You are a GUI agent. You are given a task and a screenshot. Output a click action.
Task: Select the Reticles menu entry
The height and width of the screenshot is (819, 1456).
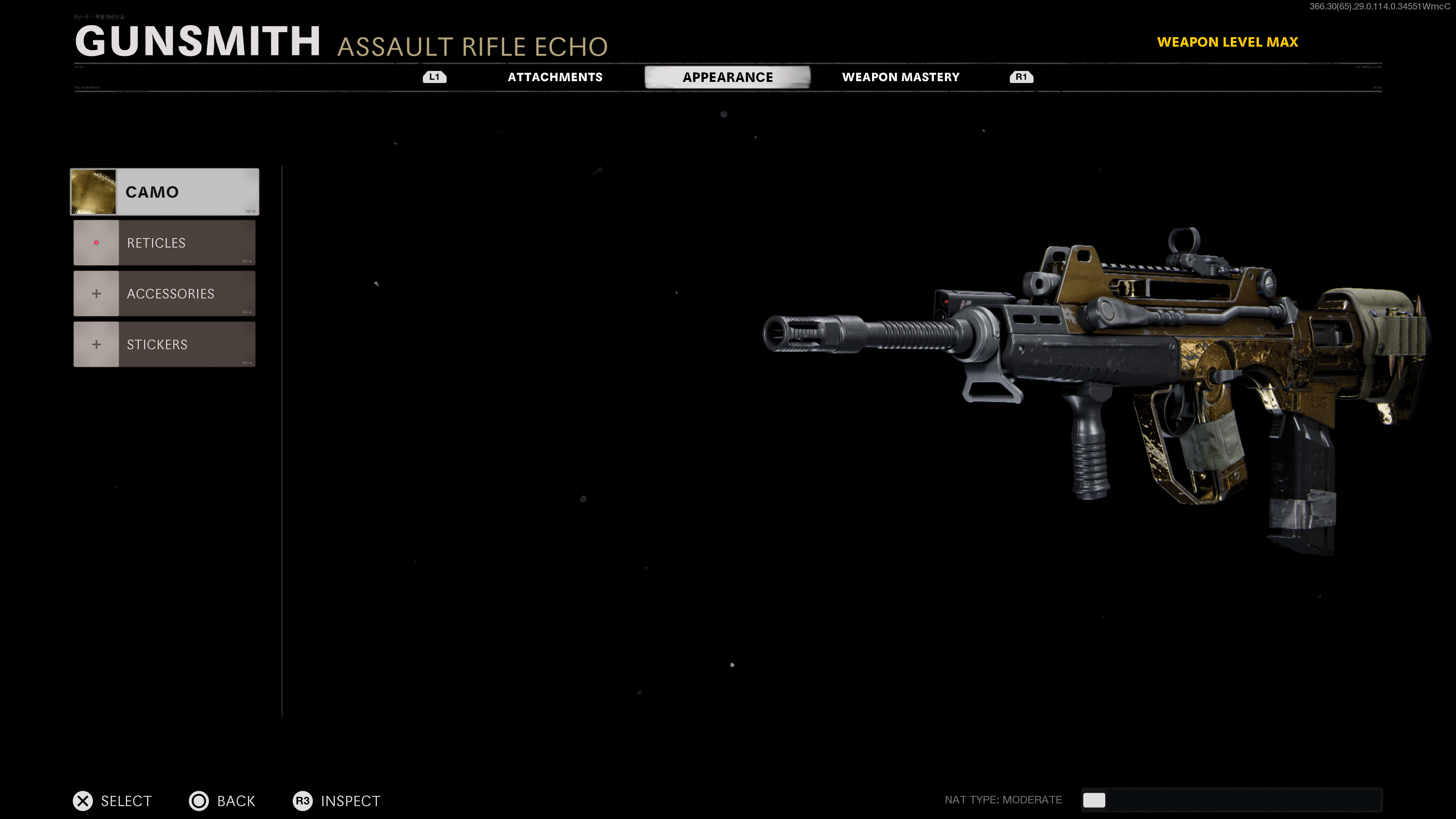164,243
